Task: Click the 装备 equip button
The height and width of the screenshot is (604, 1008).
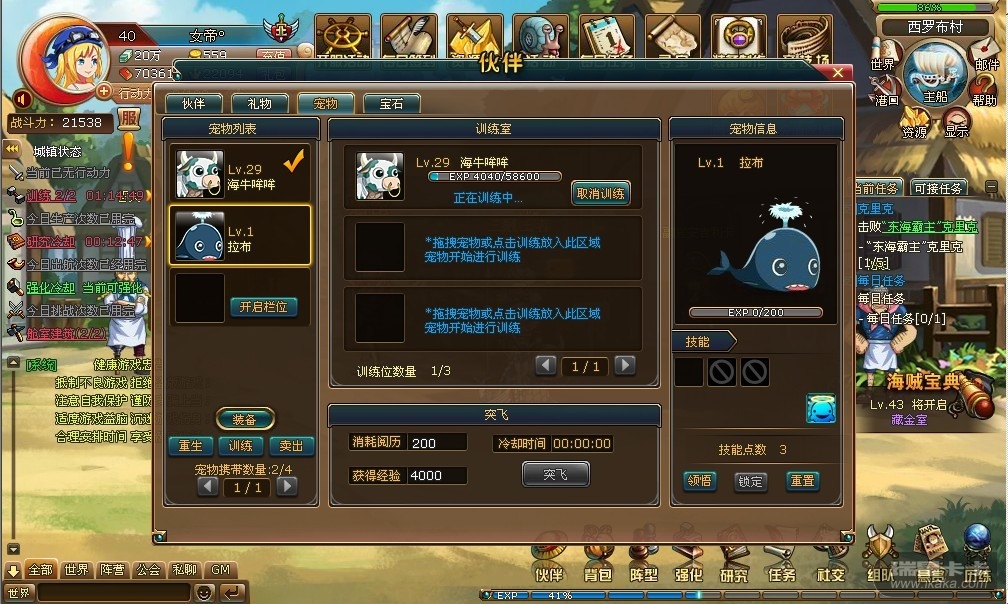Action: [244, 419]
